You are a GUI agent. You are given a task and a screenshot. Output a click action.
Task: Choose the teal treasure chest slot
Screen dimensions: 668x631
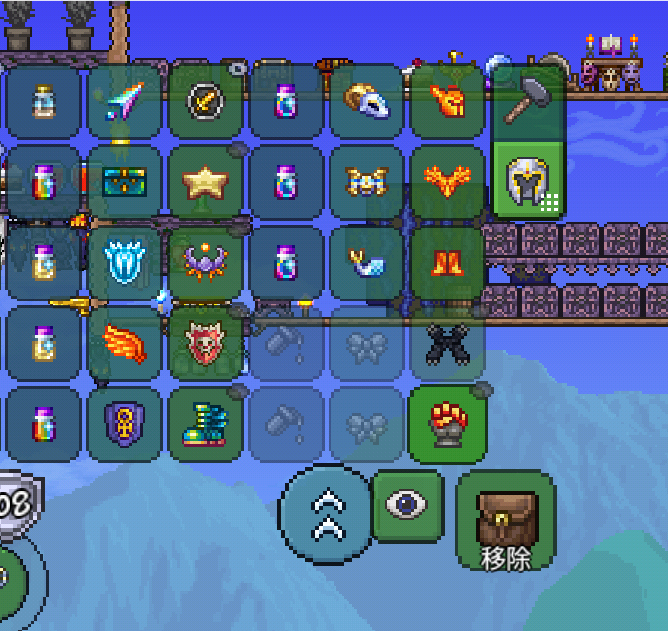pos(125,181)
